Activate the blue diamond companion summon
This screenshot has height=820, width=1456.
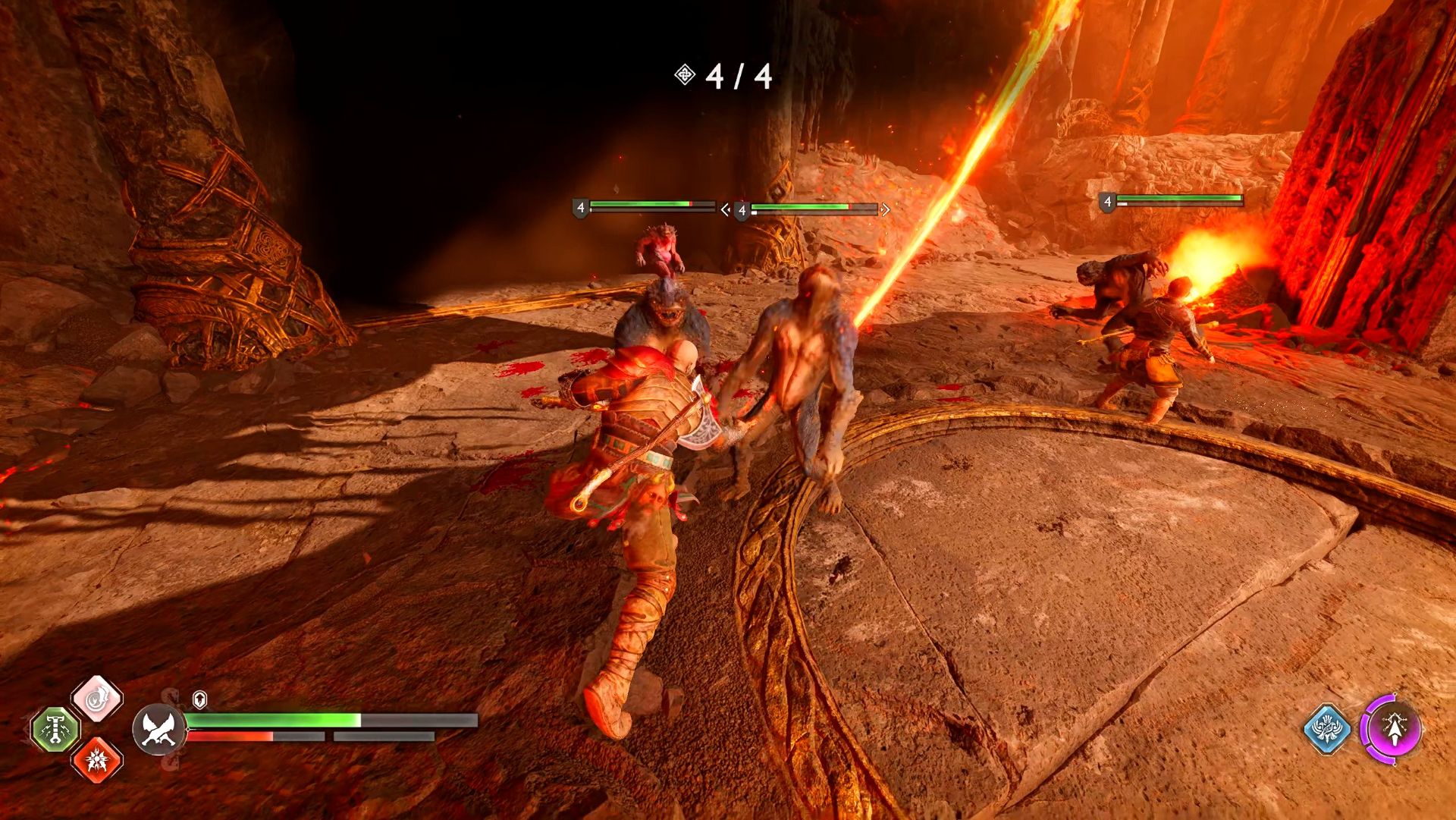coord(1327,730)
